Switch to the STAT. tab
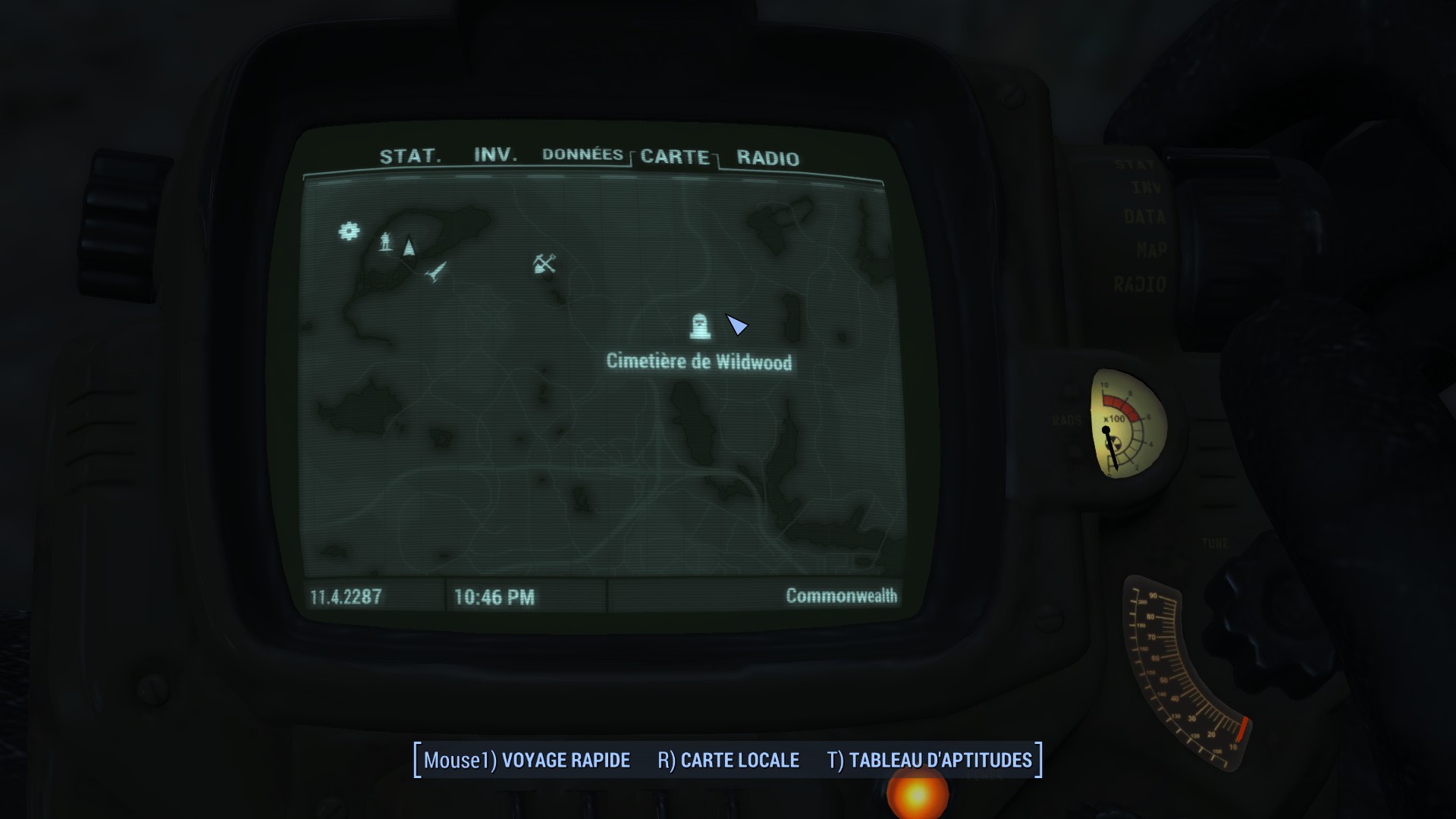The width and height of the screenshot is (1456, 819). click(x=409, y=156)
